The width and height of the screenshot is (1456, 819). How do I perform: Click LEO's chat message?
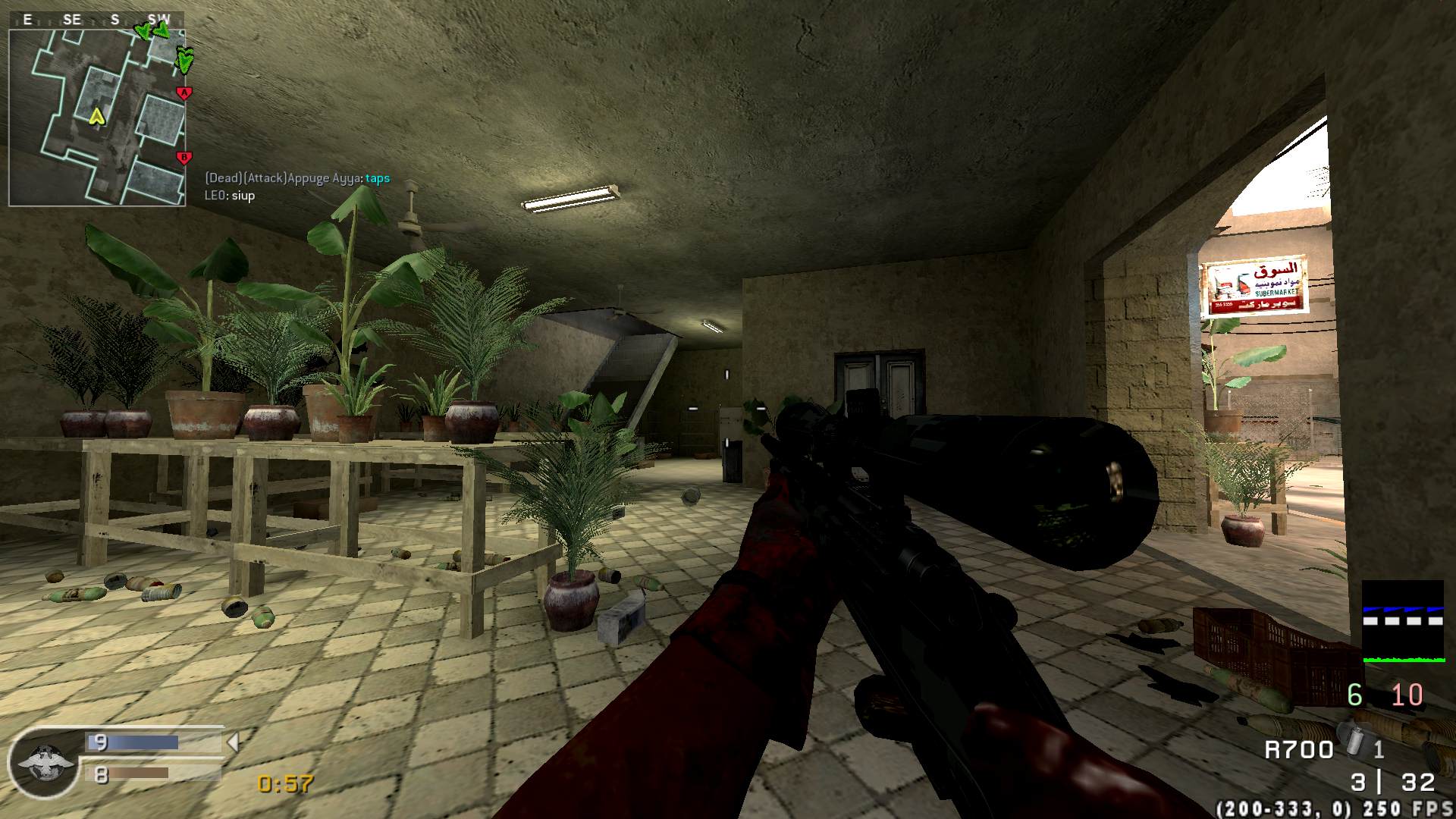pos(230,196)
